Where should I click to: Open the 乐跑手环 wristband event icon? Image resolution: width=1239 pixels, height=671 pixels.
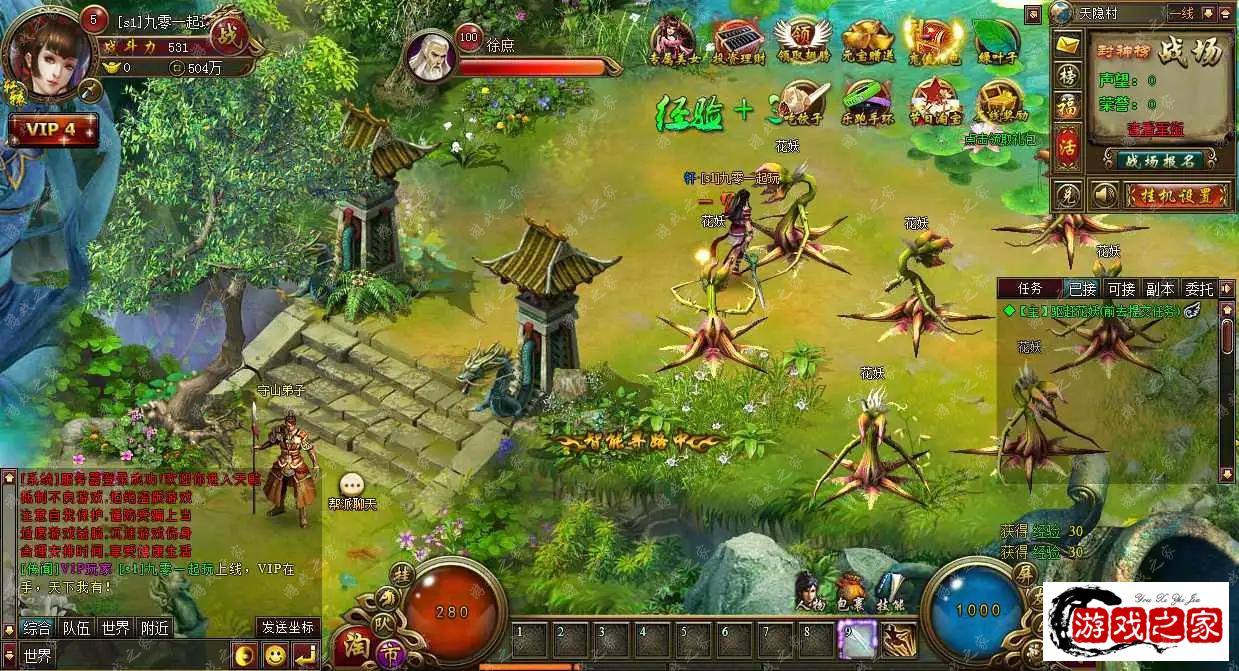[866, 99]
